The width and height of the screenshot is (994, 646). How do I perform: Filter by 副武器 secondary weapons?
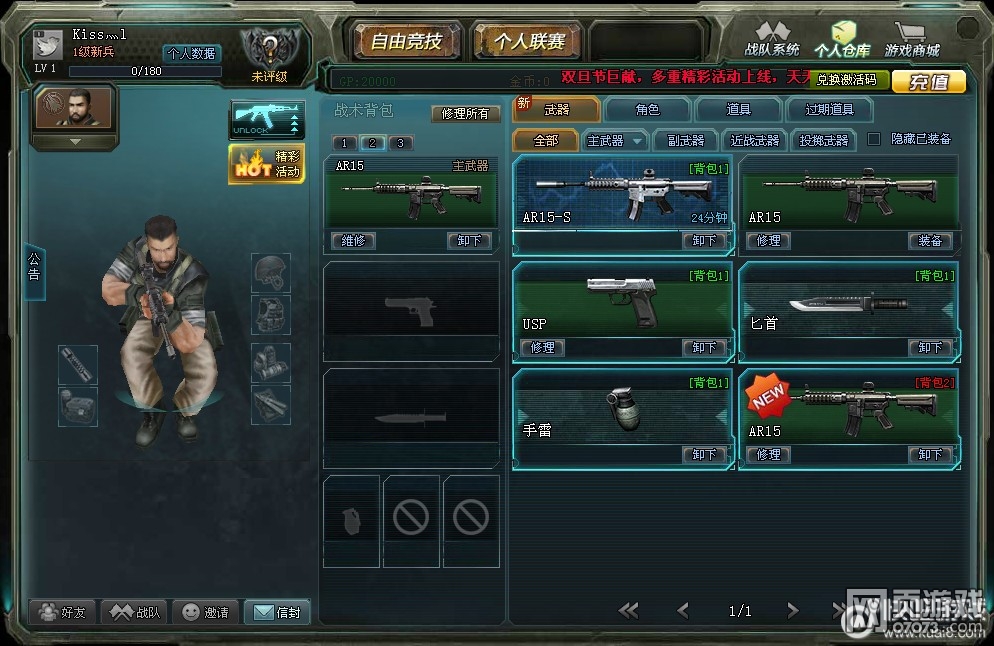[x=685, y=141]
